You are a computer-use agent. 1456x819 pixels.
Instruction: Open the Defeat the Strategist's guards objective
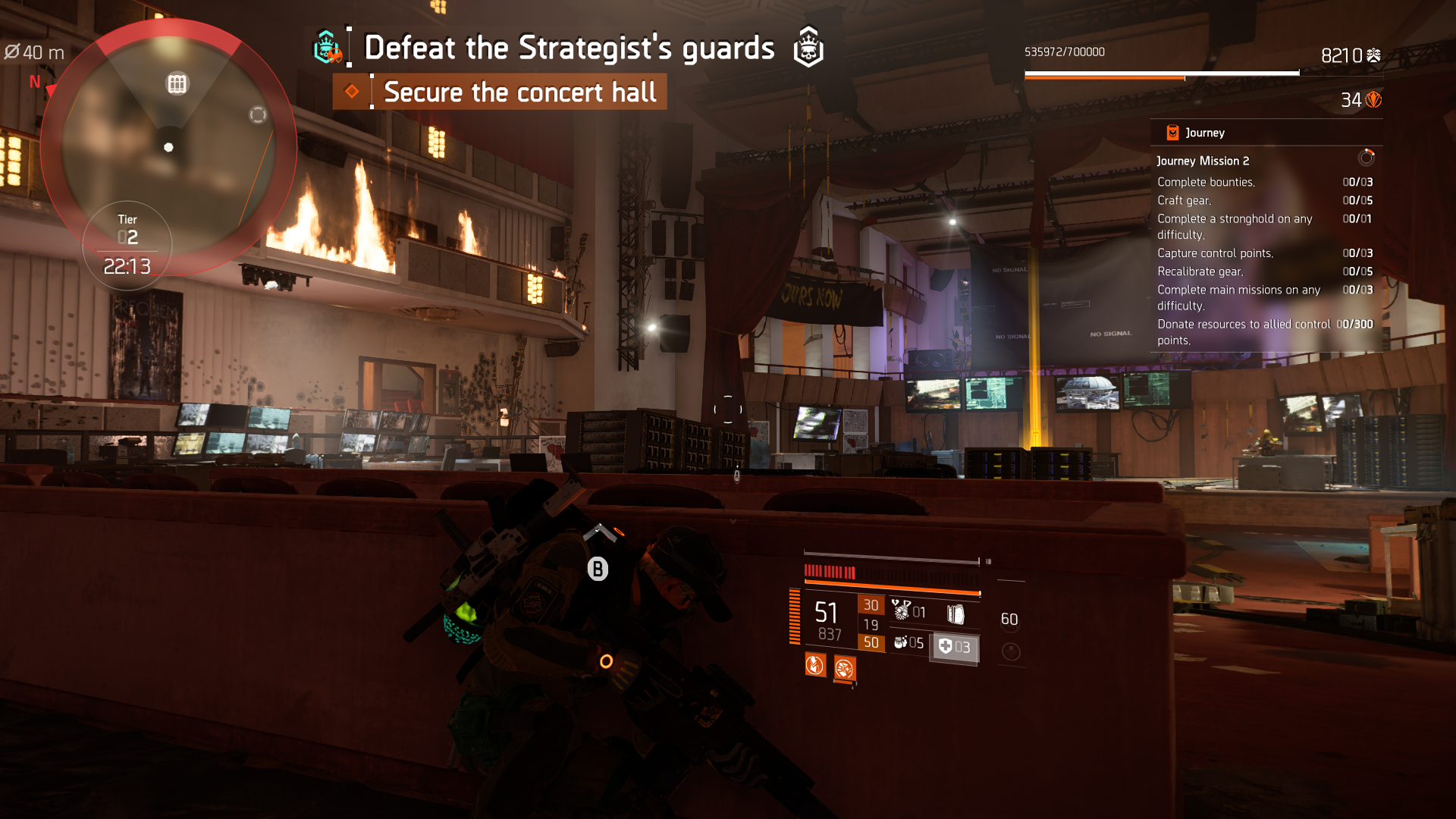pos(569,48)
